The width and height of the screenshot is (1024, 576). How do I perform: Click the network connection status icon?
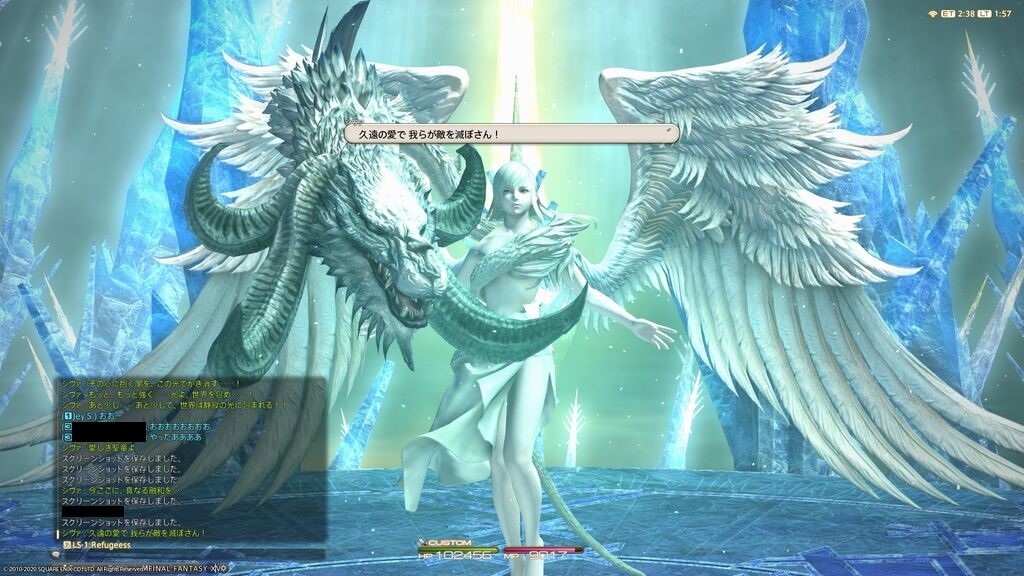pos(933,13)
